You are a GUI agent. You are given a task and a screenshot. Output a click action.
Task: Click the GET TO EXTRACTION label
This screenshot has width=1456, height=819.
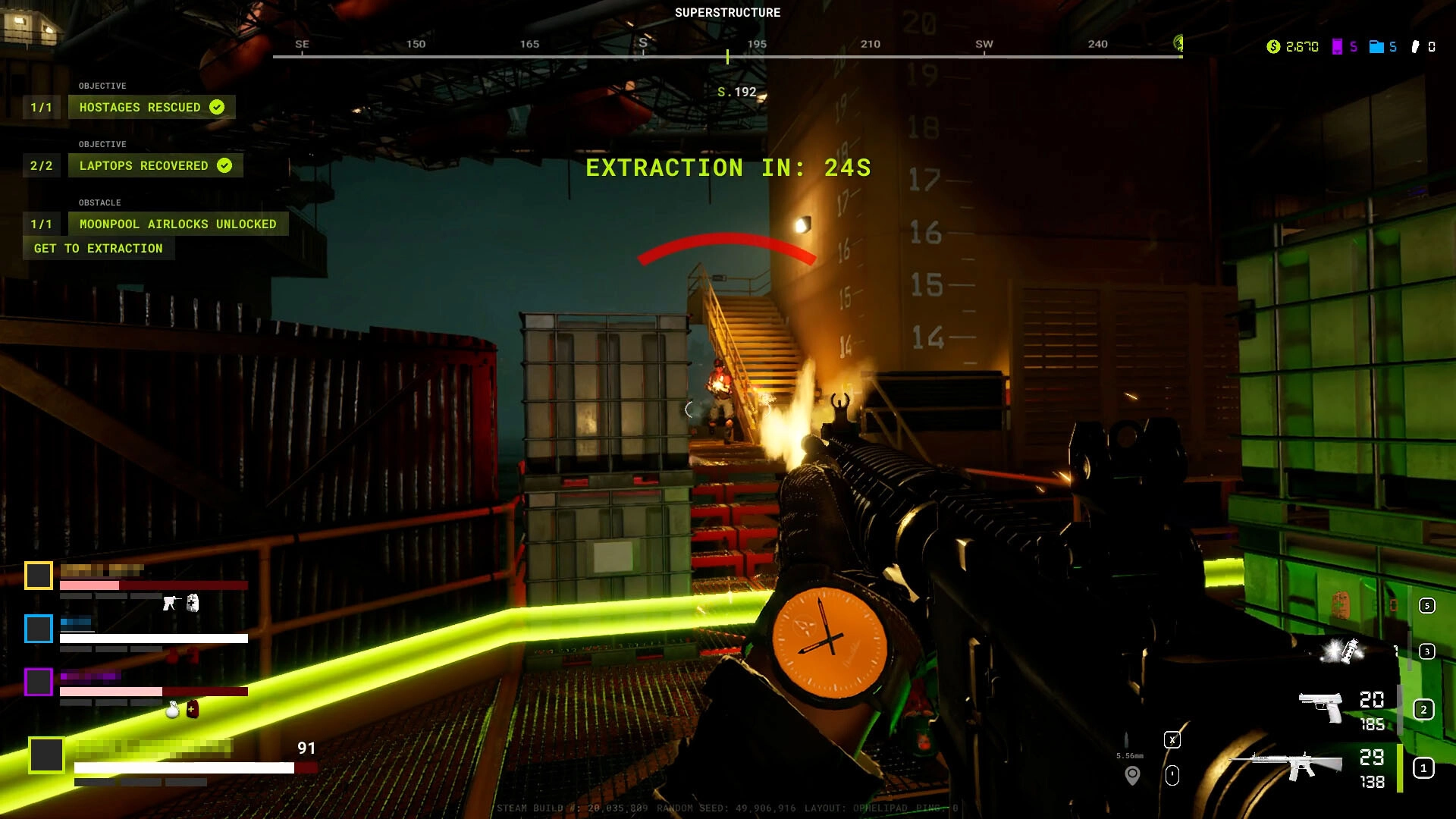click(x=99, y=248)
